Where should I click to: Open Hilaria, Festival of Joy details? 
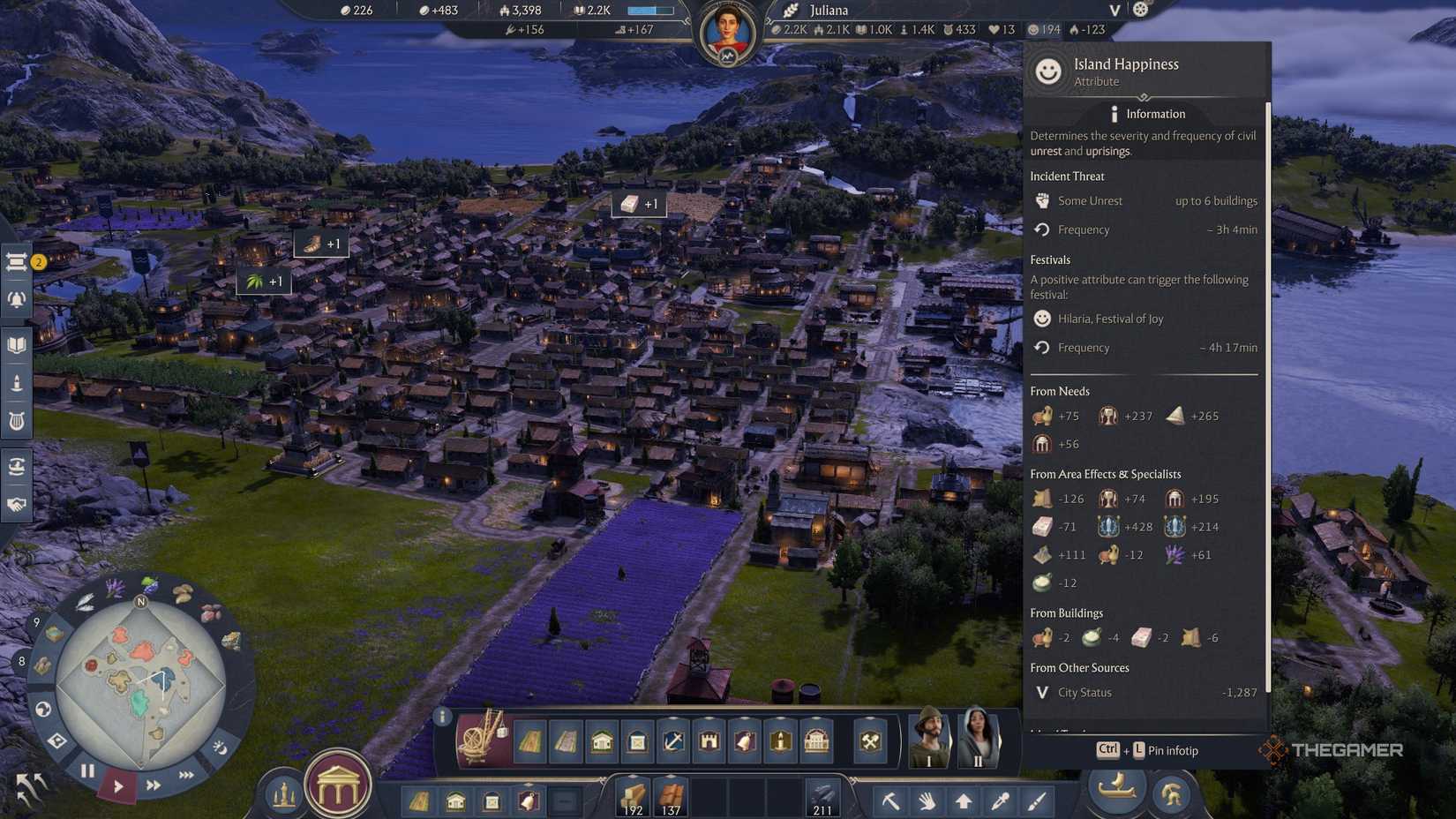[x=1110, y=319]
